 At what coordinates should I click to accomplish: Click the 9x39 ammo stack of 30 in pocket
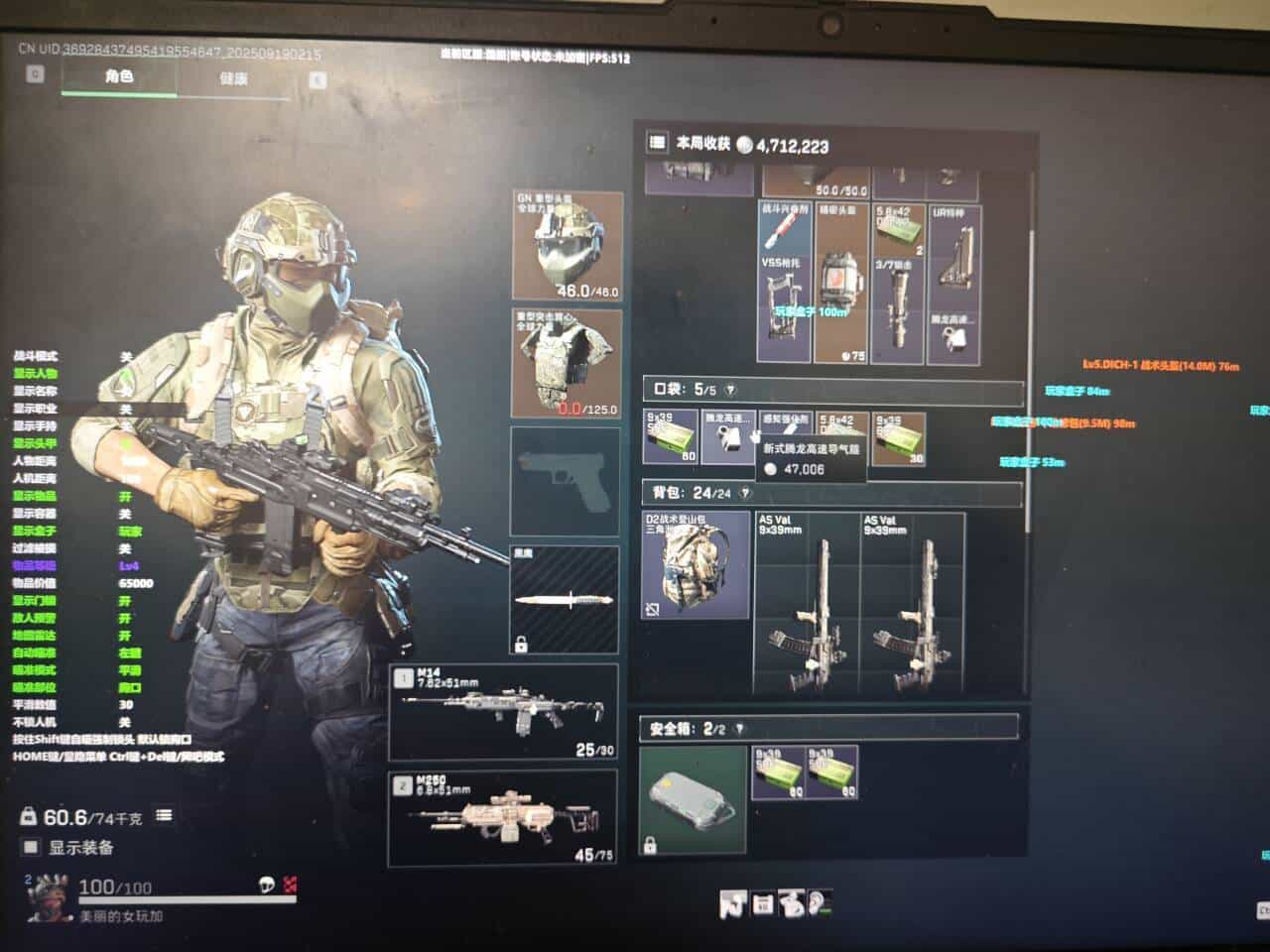(899, 438)
